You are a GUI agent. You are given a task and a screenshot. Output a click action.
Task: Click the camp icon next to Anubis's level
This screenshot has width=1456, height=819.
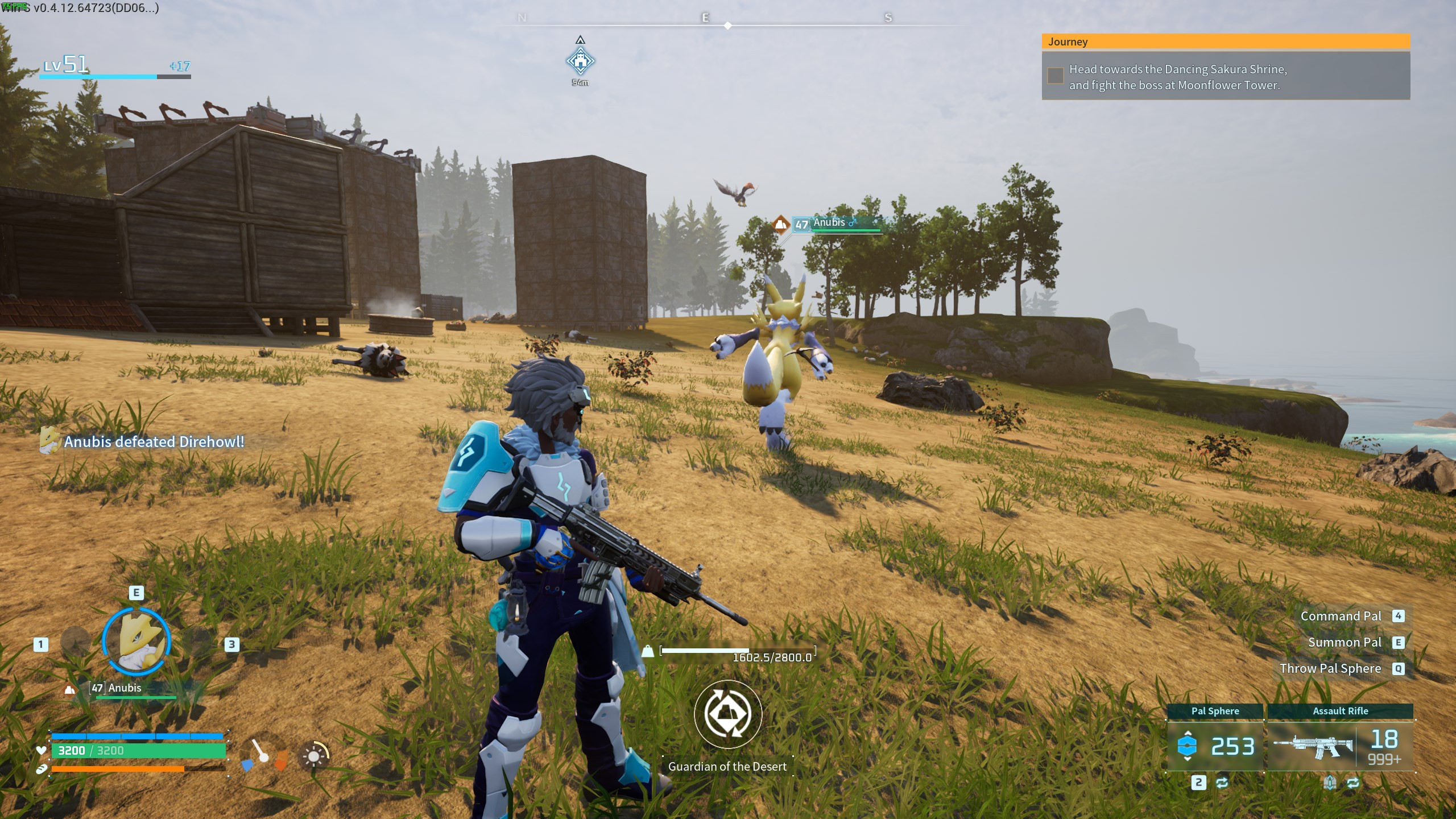coord(69,689)
